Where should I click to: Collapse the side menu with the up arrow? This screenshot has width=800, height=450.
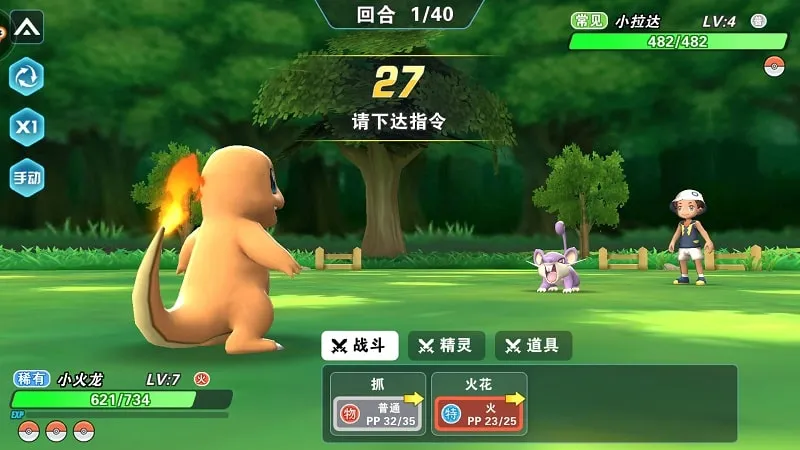coord(27,26)
